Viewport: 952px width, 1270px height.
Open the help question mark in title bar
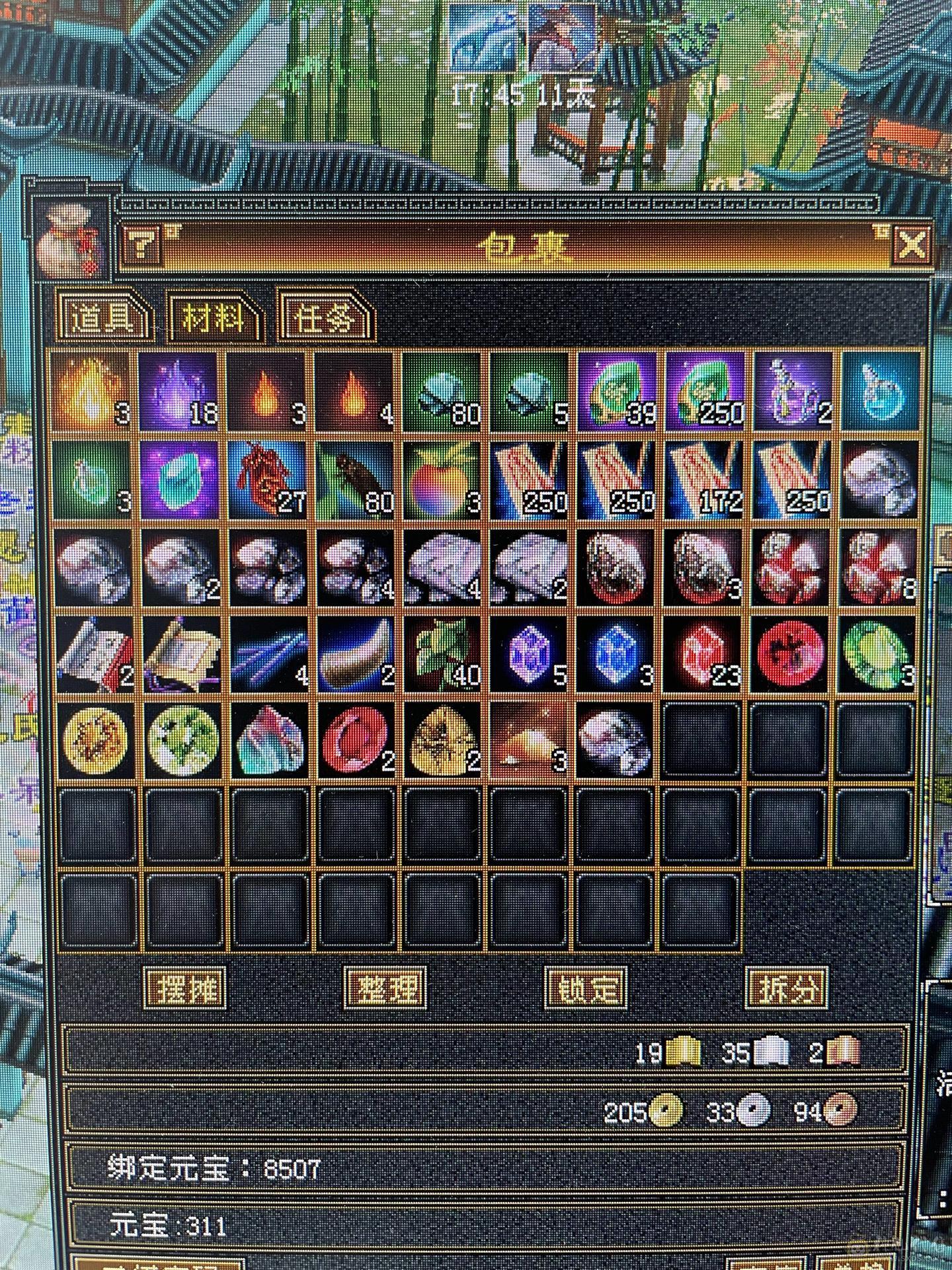click(142, 243)
